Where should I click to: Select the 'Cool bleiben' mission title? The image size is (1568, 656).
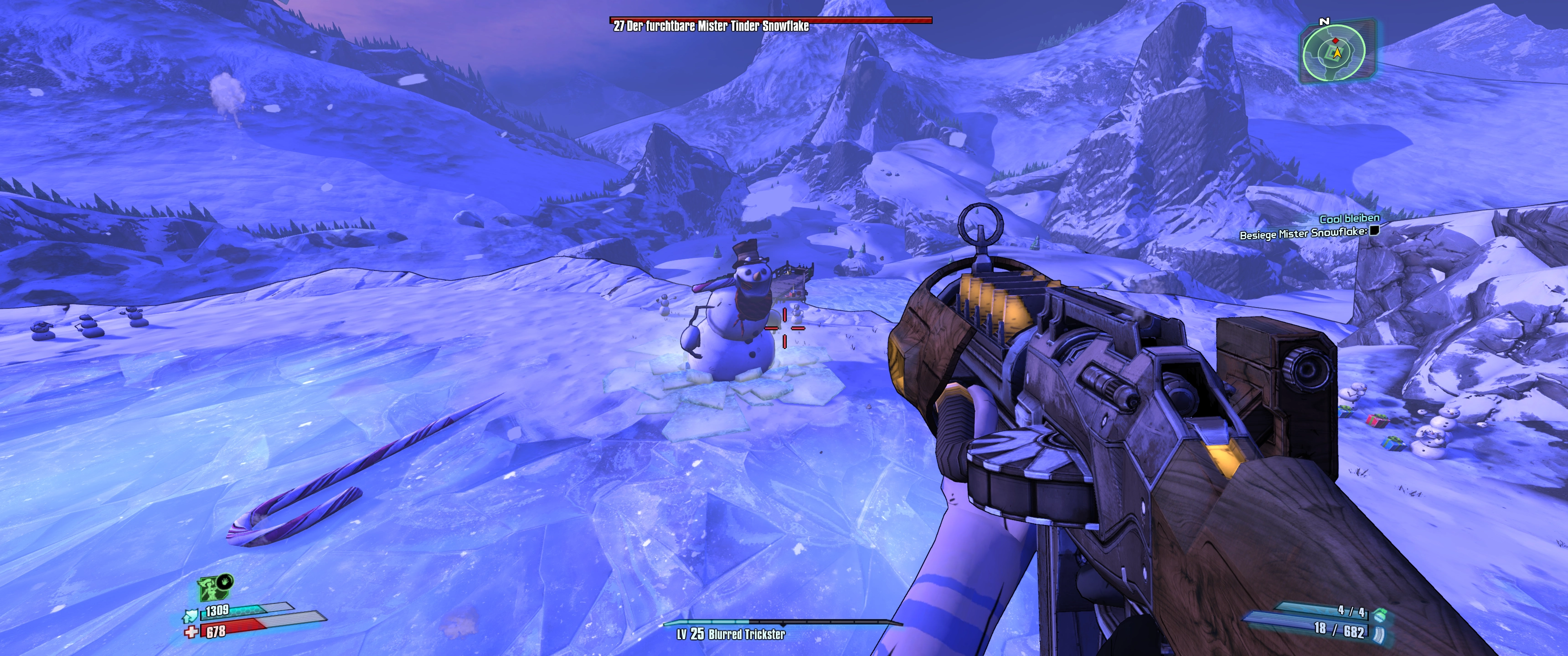pyautogui.click(x=1349, y=219)
